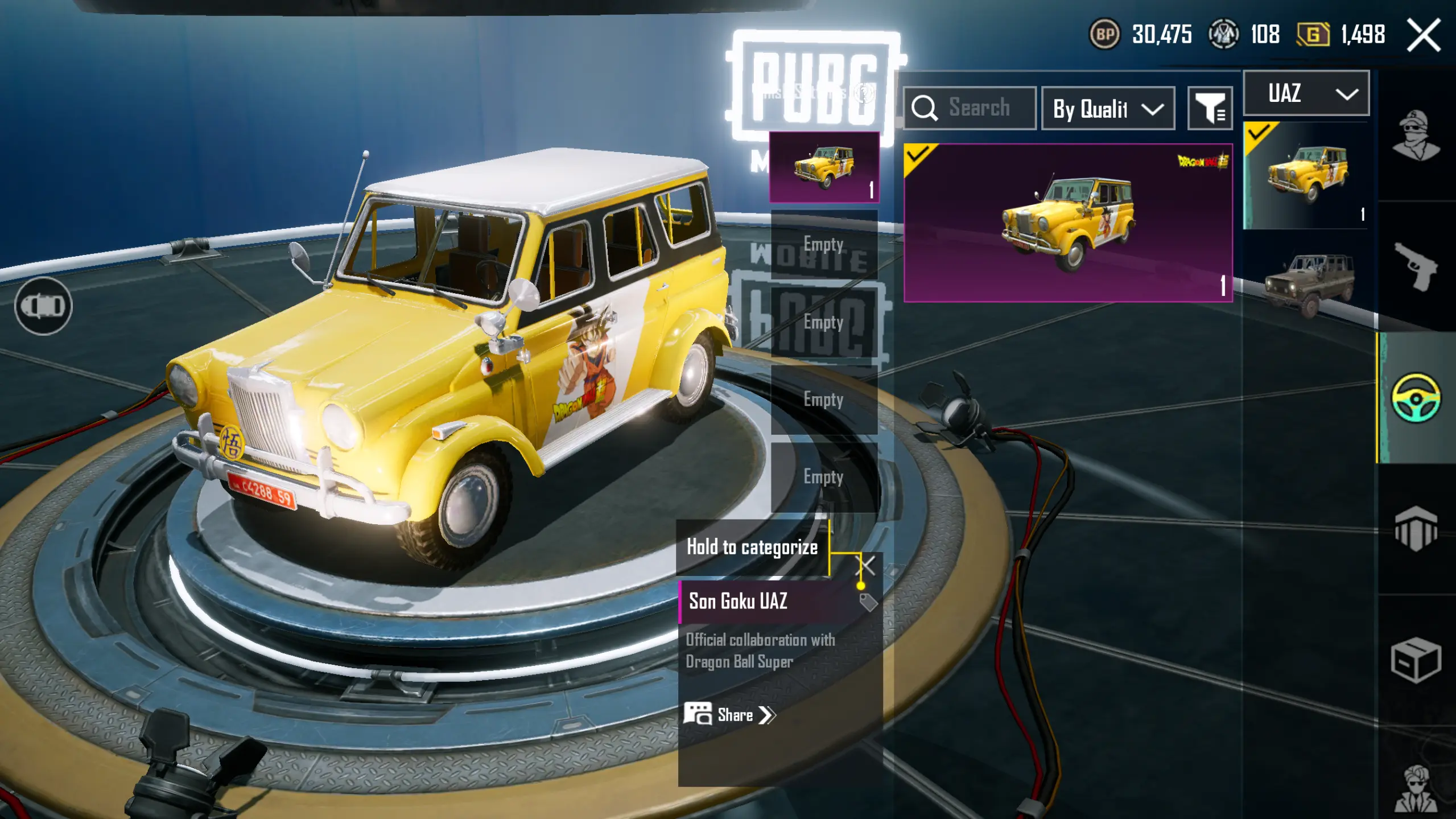Screen dimensions: 1456x819
Task: Tap the tag icon beside Son Goku UAZ
Action: tap(868, 602)
